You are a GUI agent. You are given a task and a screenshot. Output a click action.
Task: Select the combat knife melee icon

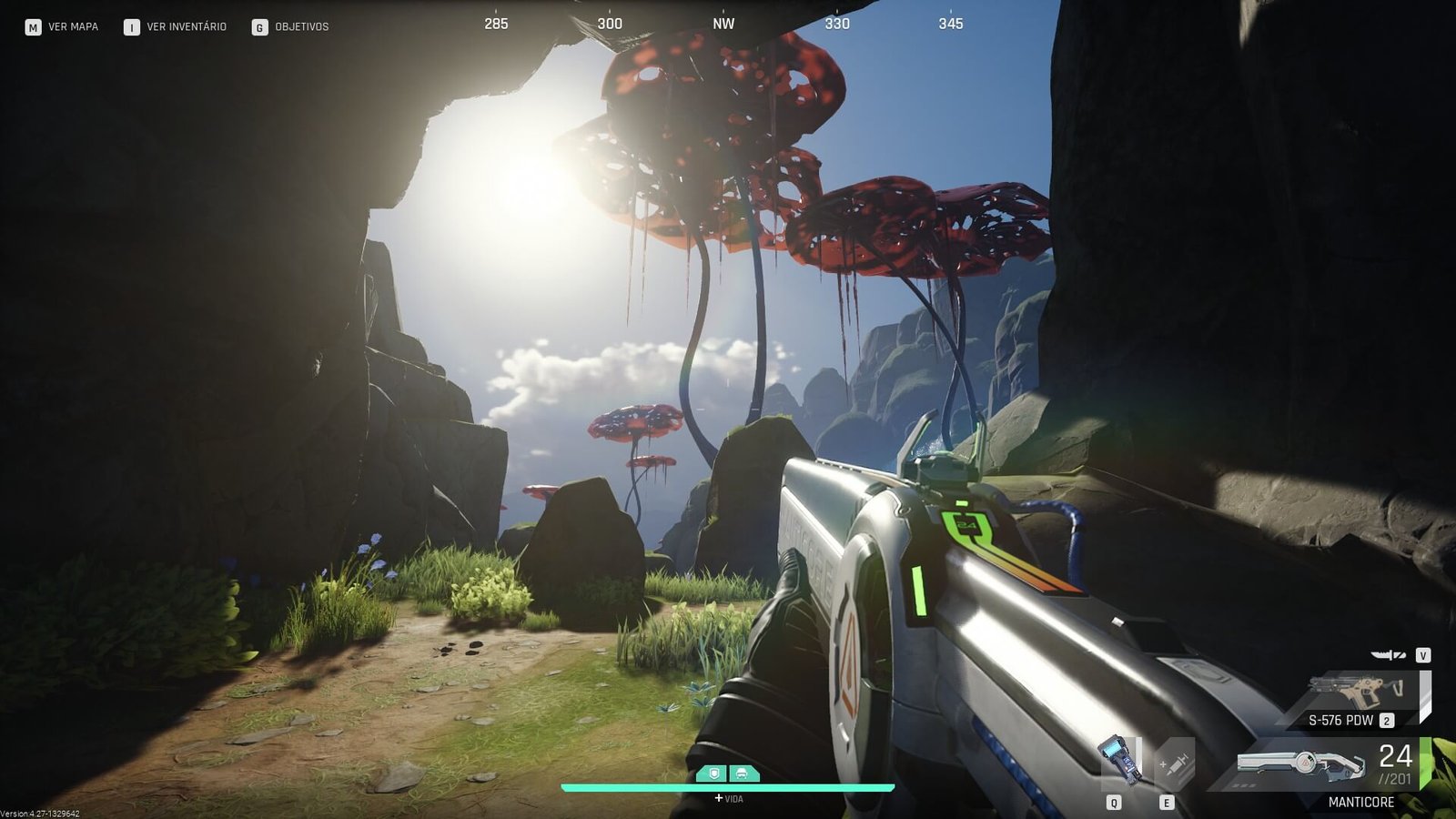1389,655
